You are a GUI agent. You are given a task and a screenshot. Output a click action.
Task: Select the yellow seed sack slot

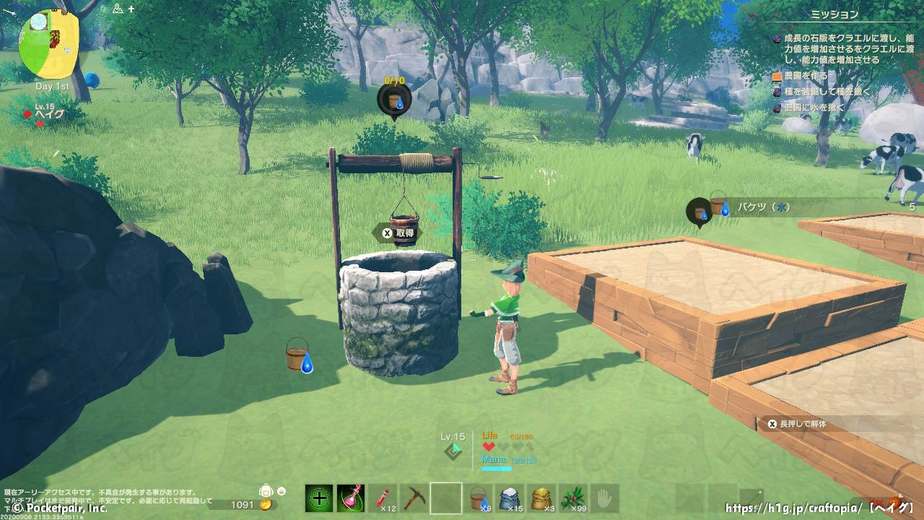(542, 498)
